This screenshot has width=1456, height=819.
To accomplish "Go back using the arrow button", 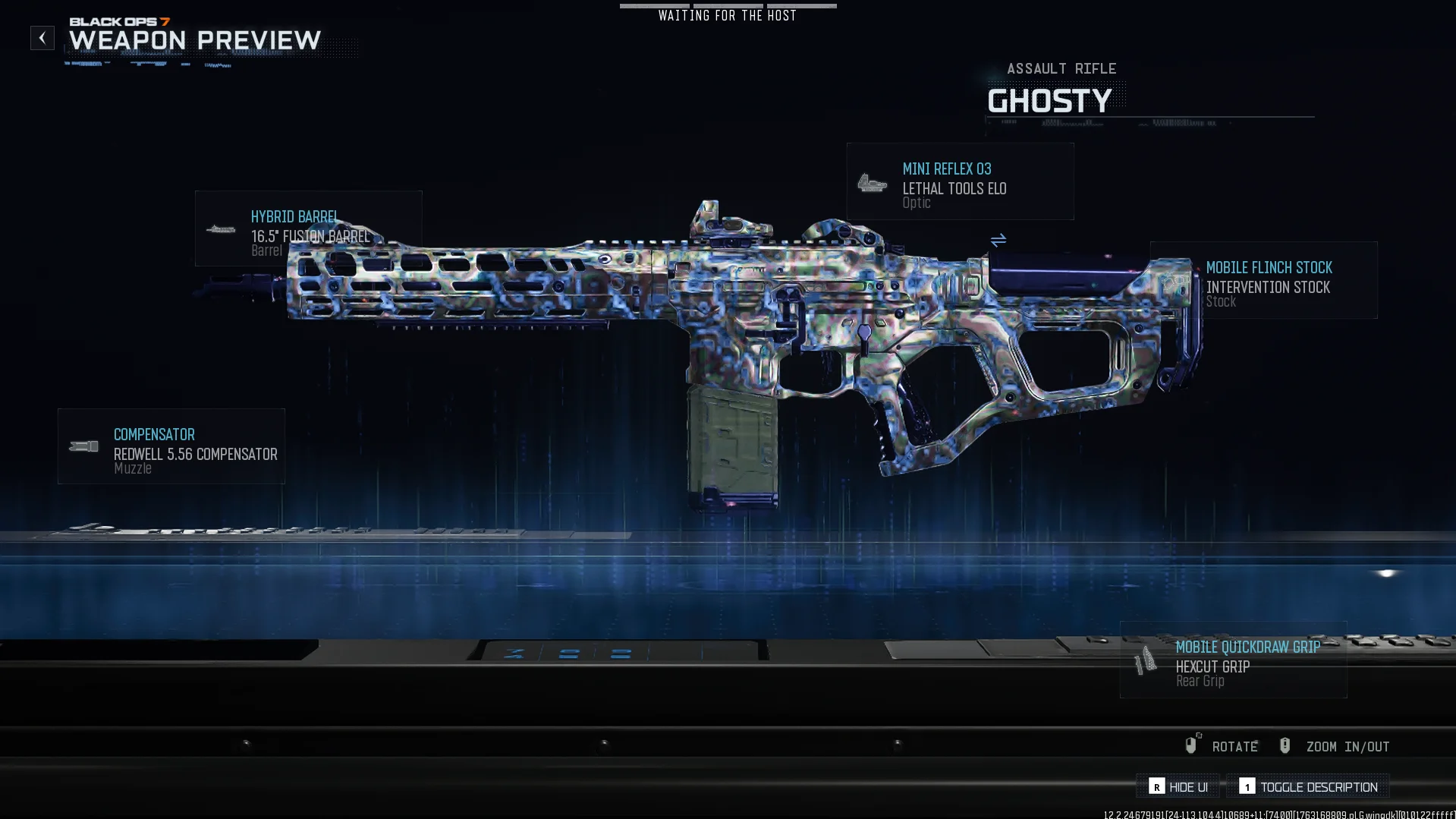I will coord(42,38).
